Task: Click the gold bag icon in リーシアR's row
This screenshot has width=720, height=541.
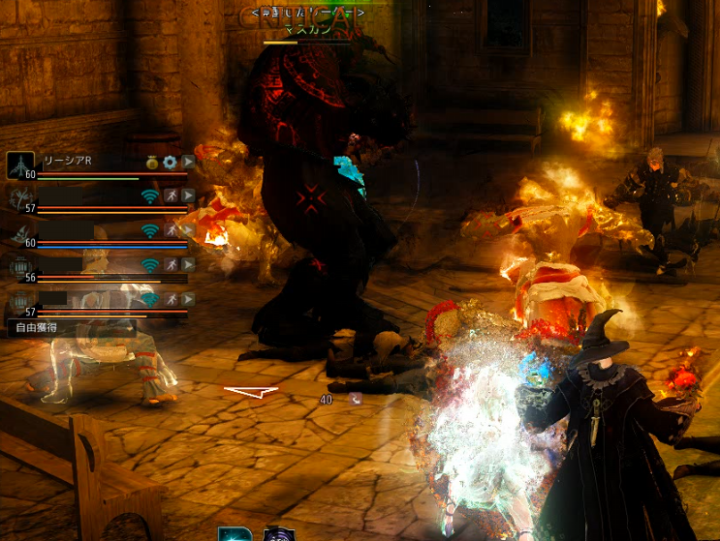Action: point(152,162)
